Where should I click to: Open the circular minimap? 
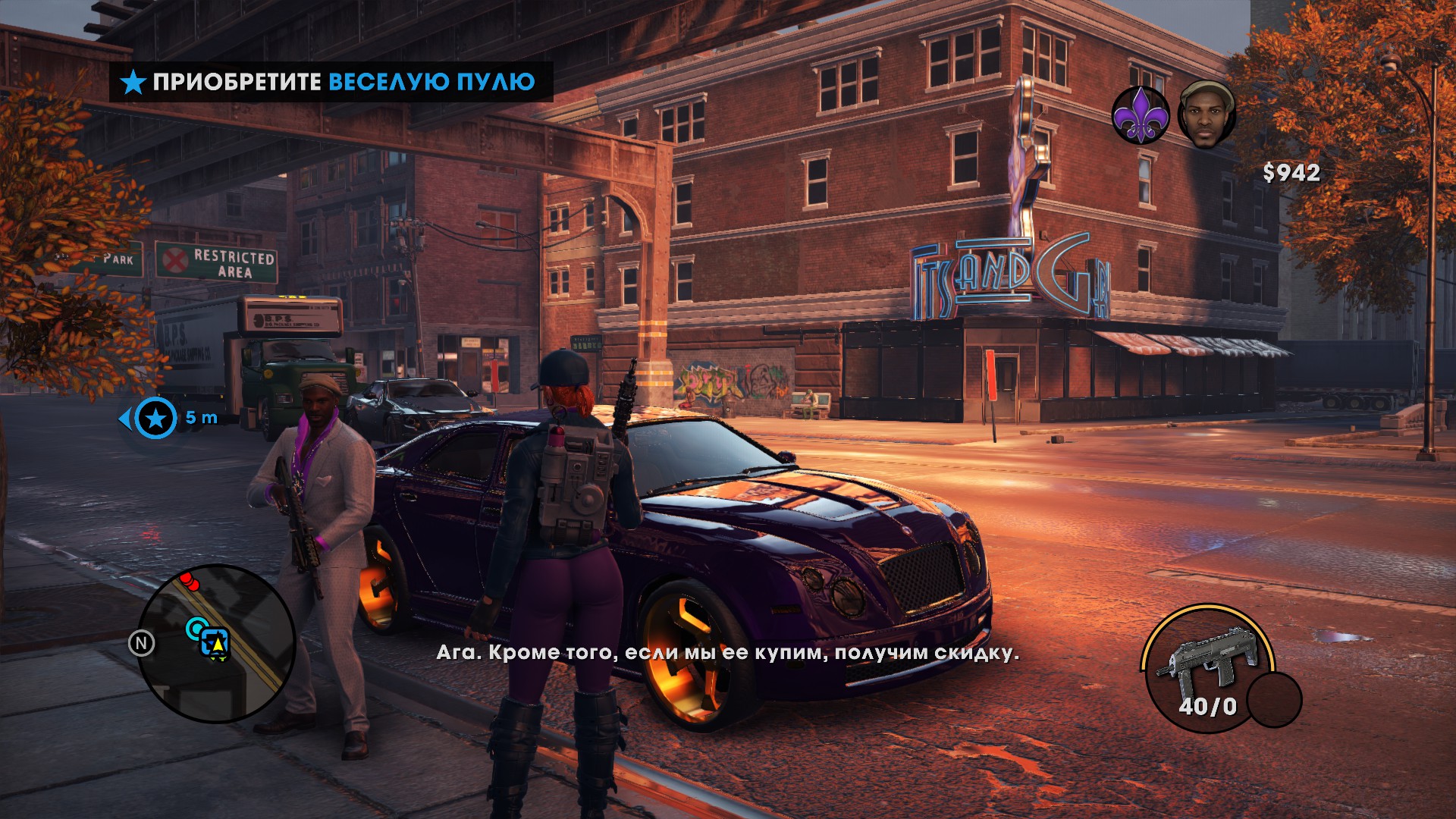tap(216, 643)
